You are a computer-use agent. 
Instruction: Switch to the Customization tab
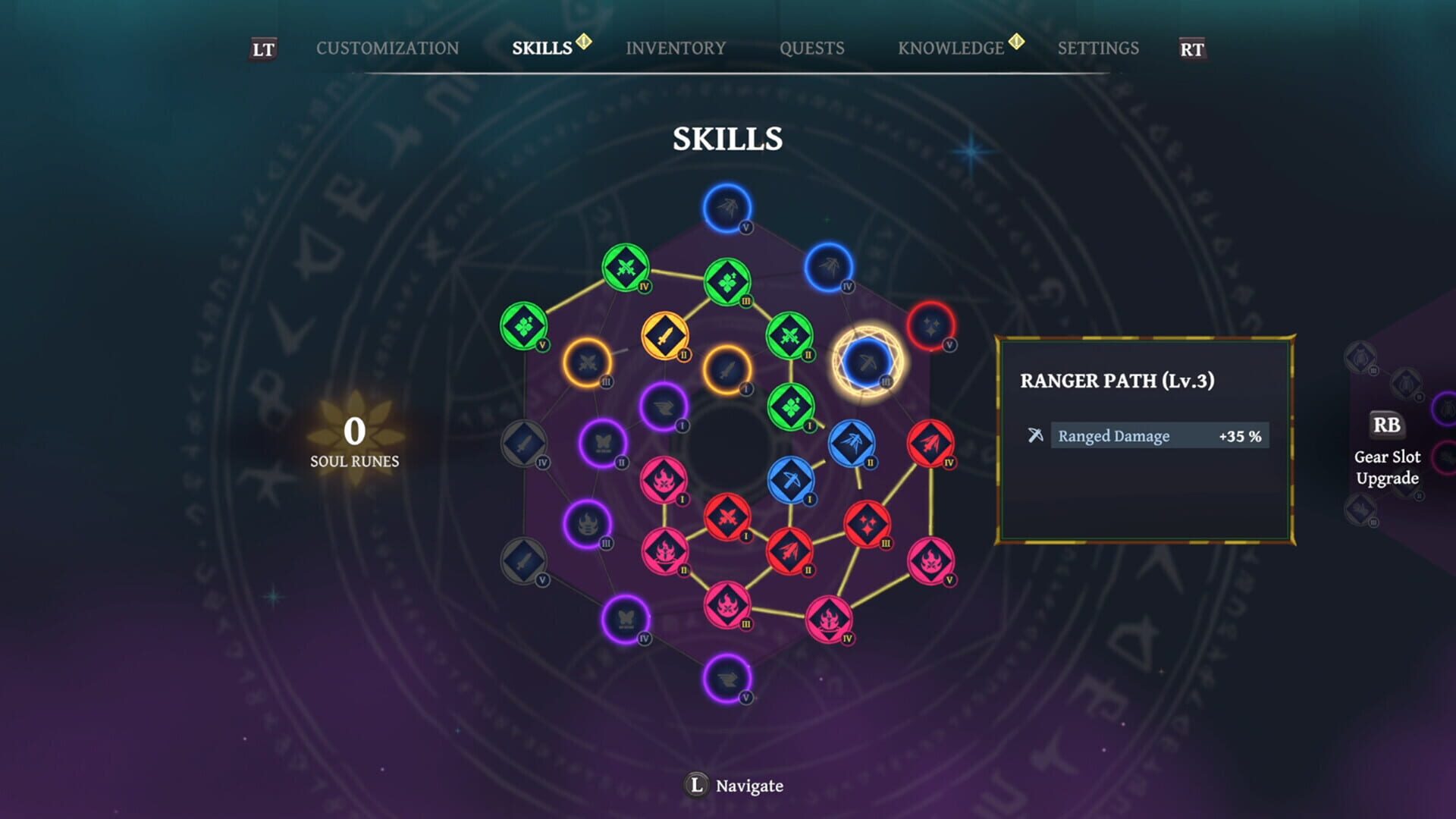389,48
